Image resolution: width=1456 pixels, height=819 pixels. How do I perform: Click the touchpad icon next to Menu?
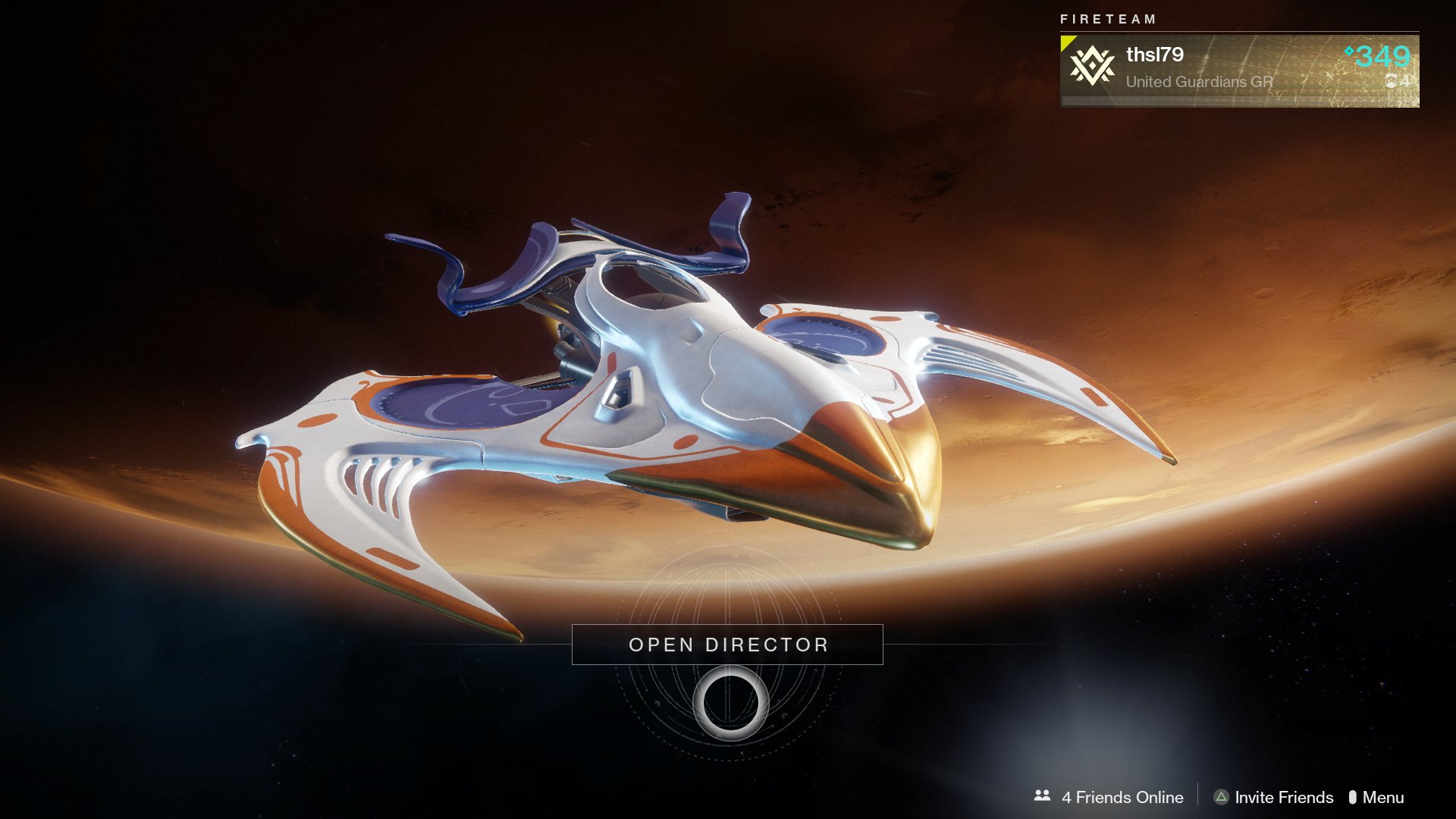pyautogui.click(x=1354, y=797)
